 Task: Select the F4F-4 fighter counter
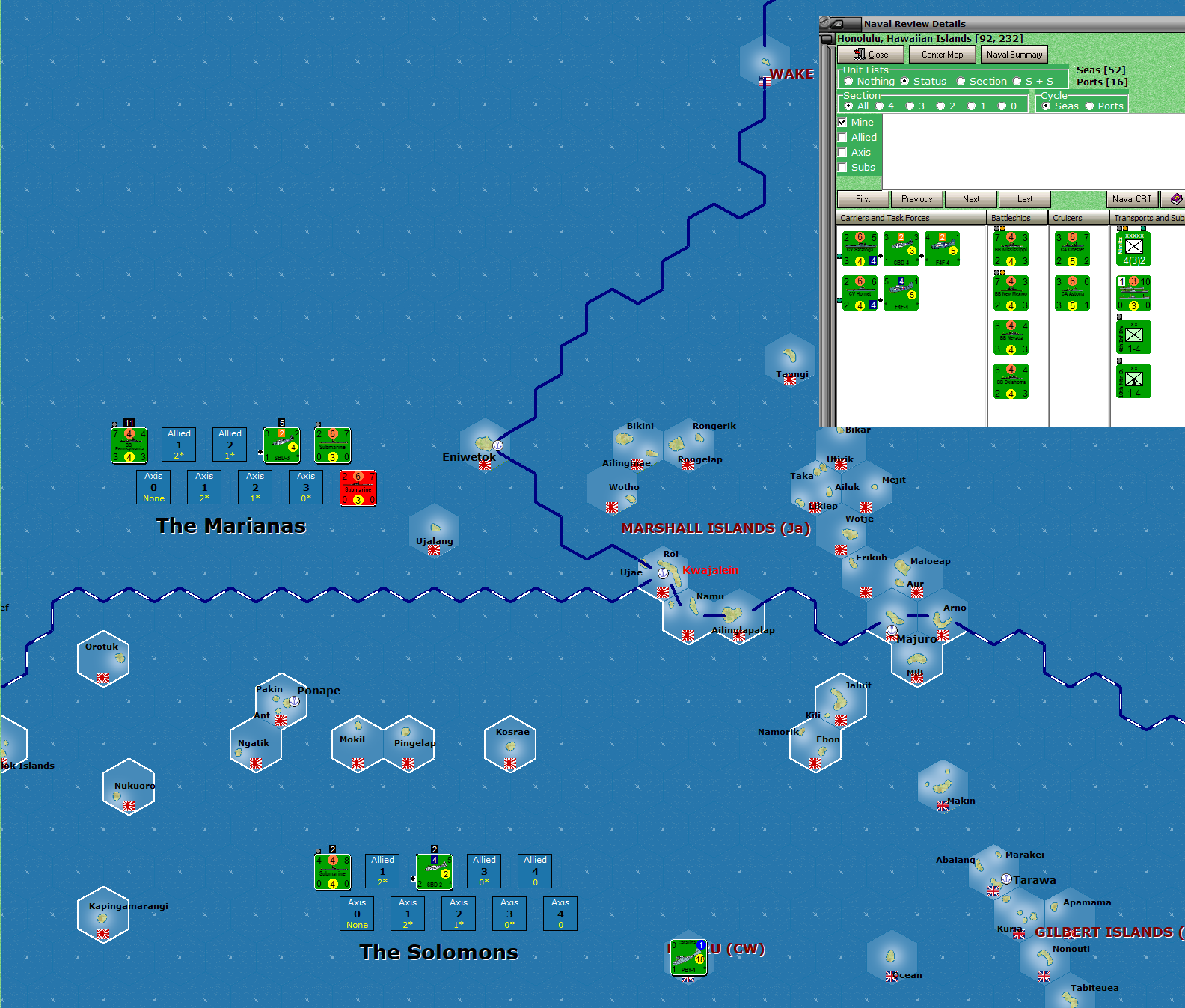tap(943, 248)
